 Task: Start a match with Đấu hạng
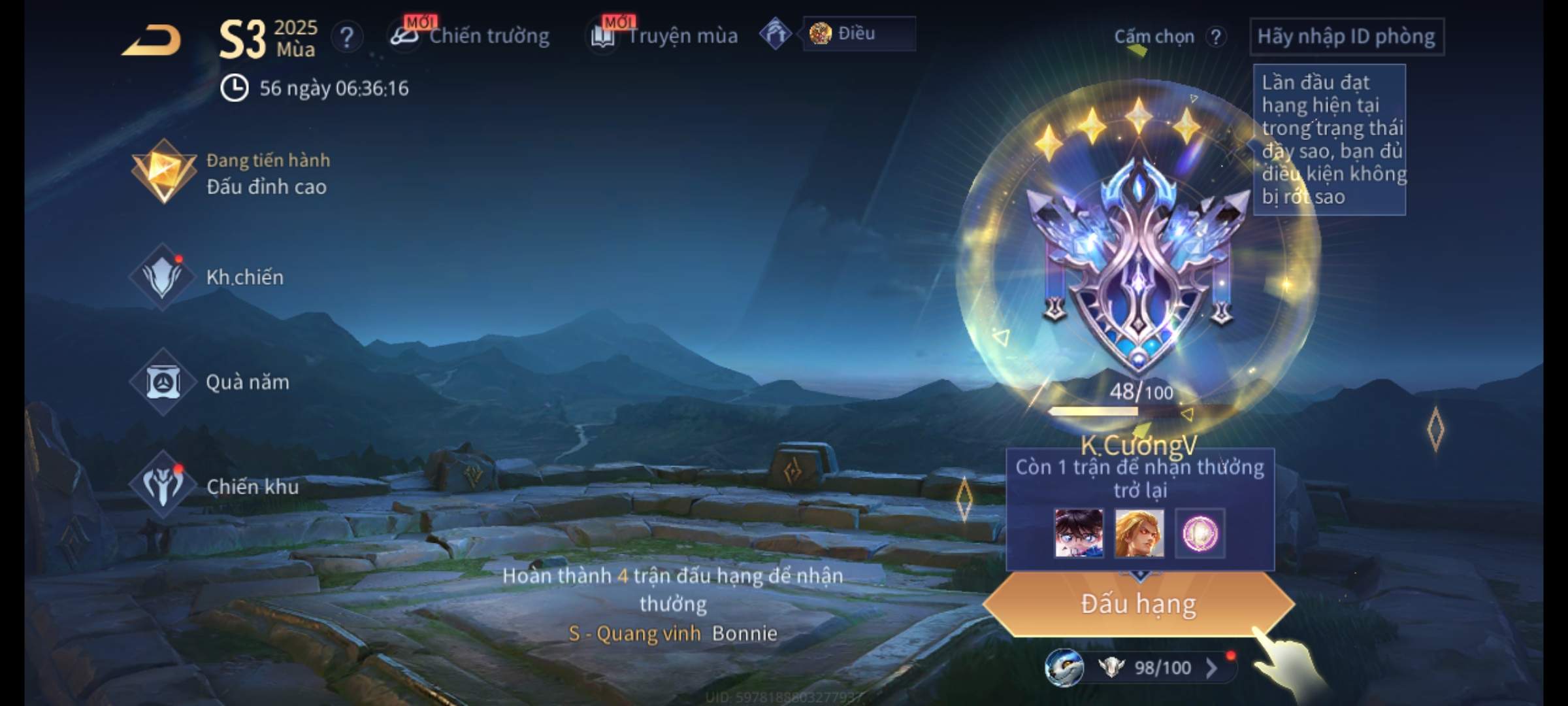coord(1138,604)
